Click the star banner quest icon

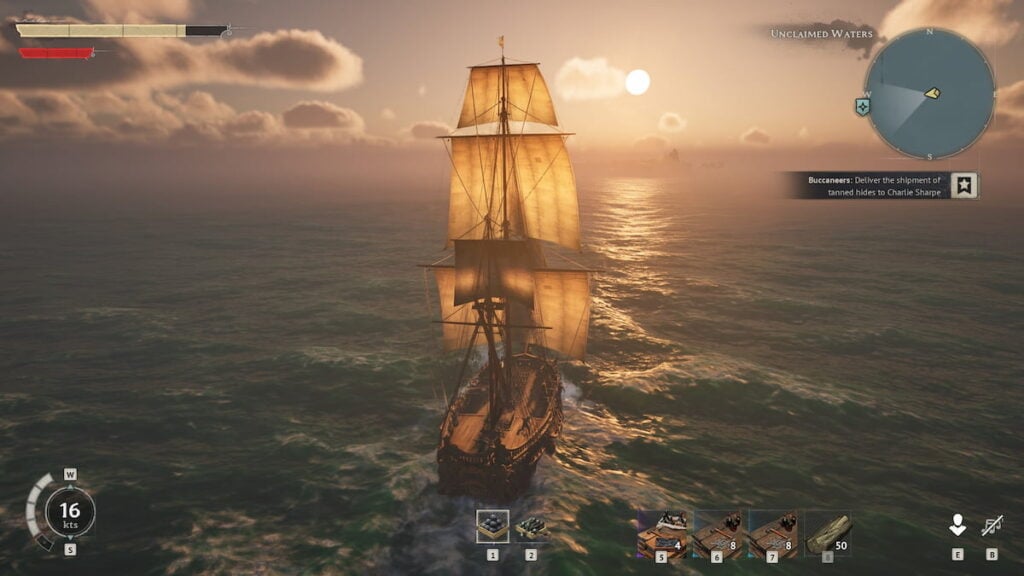pos(964,185)
